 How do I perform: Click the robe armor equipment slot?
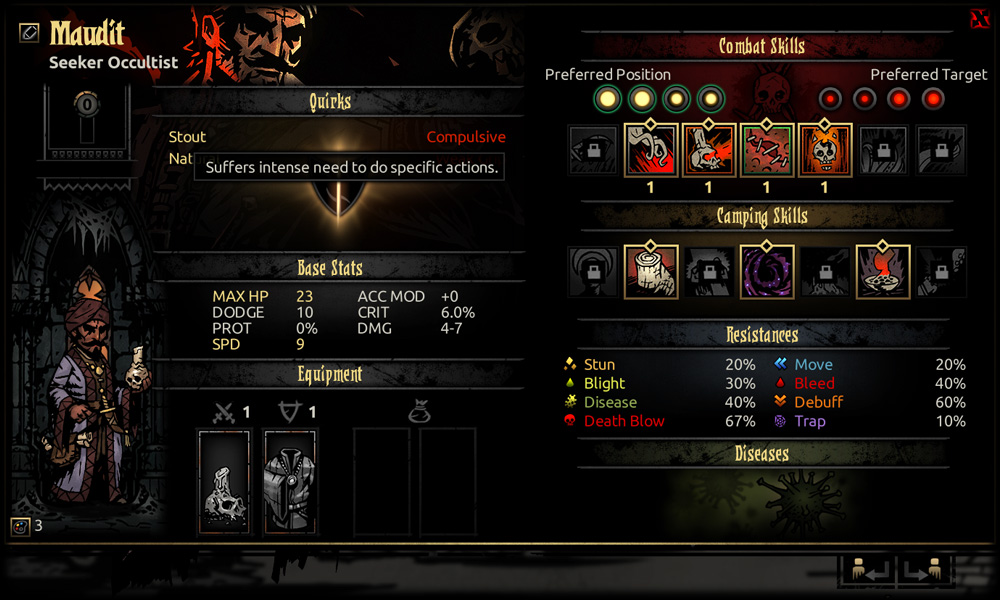291,482
